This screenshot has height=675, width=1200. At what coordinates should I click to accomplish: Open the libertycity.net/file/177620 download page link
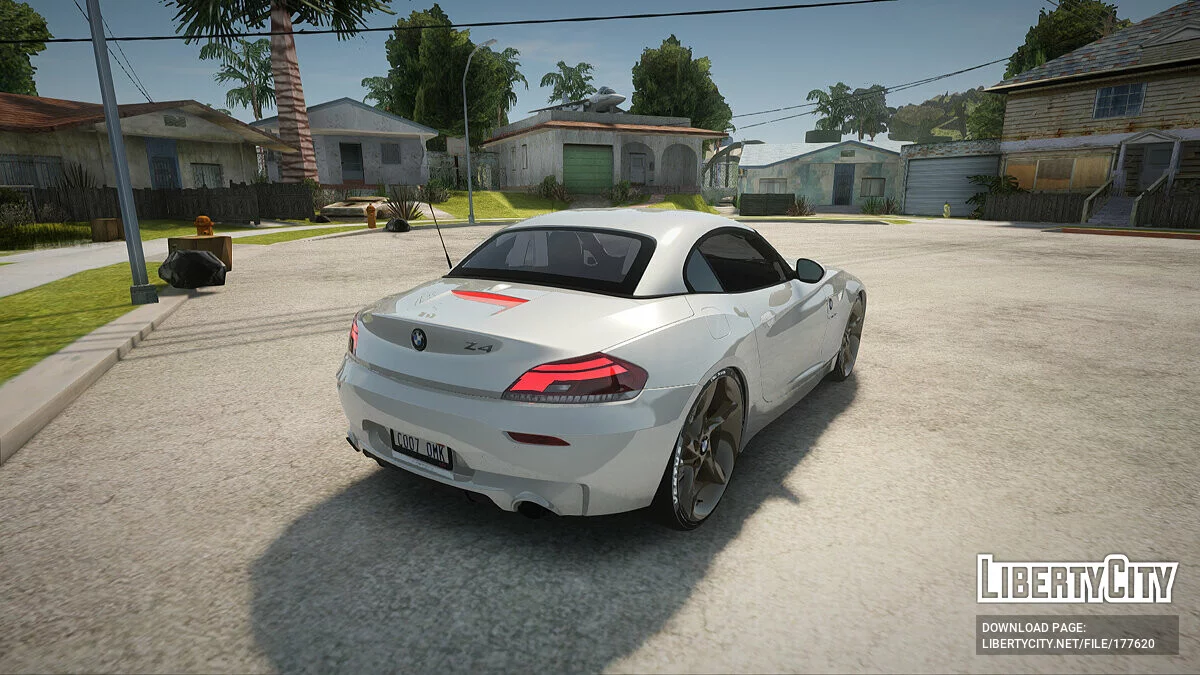pyautogui.click(x=1068, y=643)
